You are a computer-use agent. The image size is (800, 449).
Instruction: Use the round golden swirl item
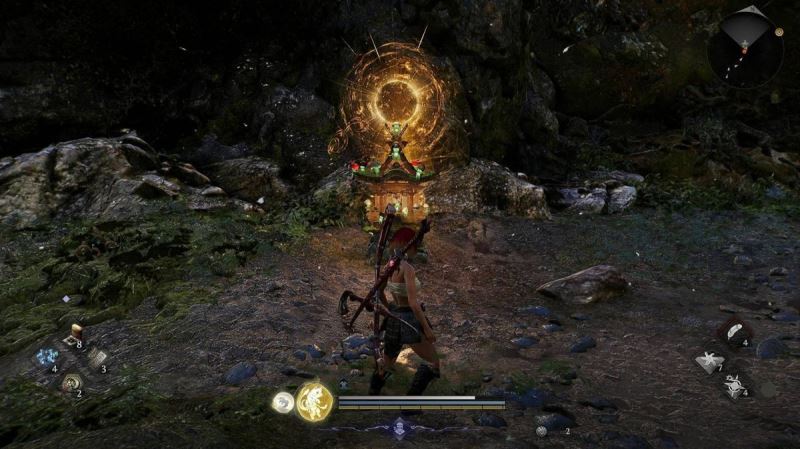[x=71, y=382]
